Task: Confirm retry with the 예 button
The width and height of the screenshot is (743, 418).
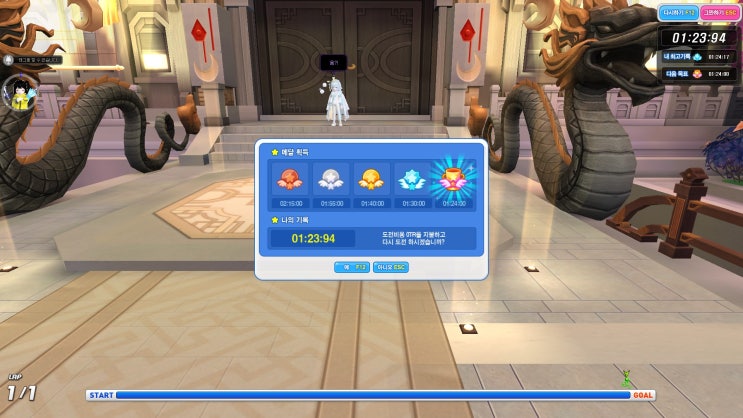Action: (x=351, y=267)
